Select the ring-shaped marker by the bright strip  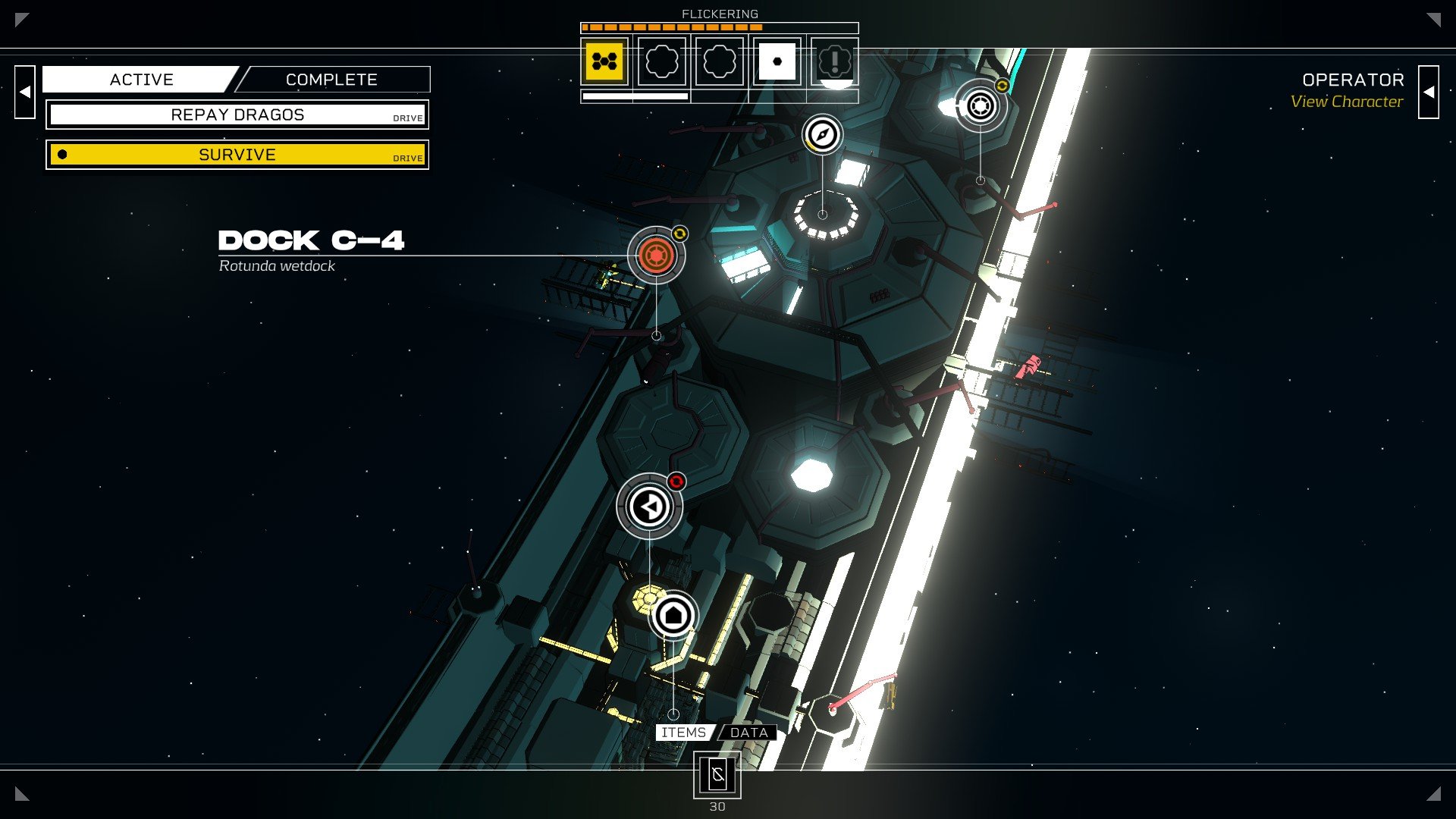981,105
